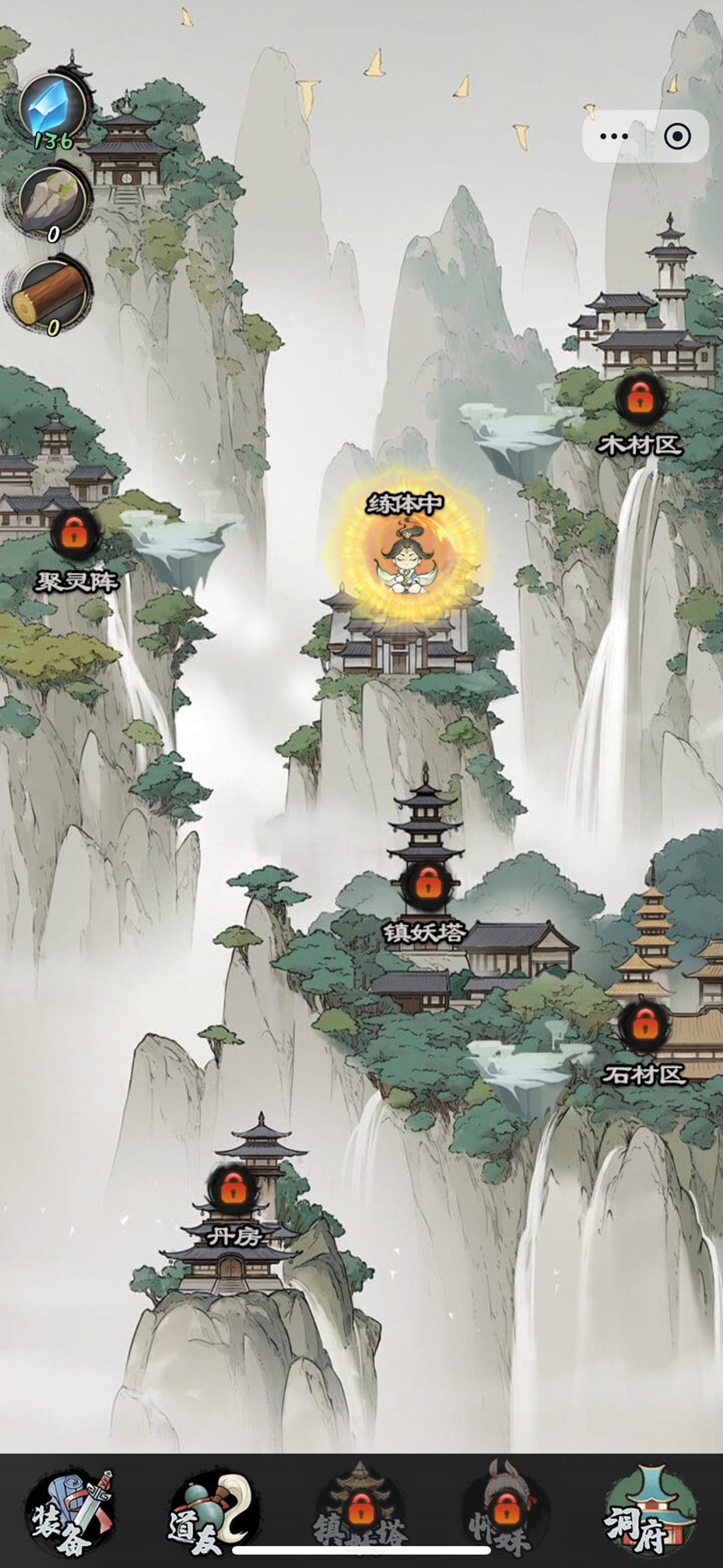Open the 装备 equipment tab

click(x=70, y=1514)
